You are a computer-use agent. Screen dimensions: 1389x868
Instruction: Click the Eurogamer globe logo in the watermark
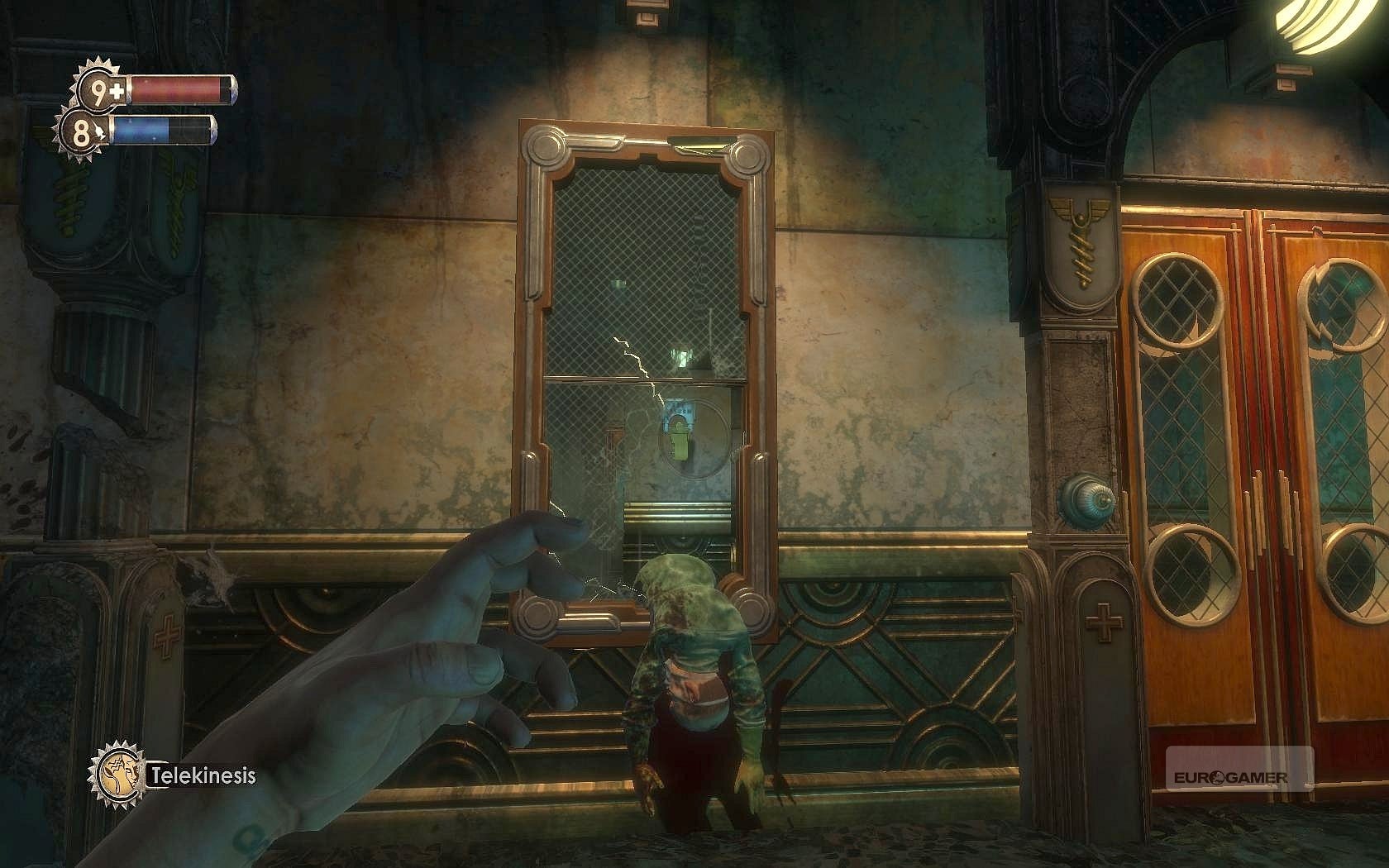(1215, 775)
